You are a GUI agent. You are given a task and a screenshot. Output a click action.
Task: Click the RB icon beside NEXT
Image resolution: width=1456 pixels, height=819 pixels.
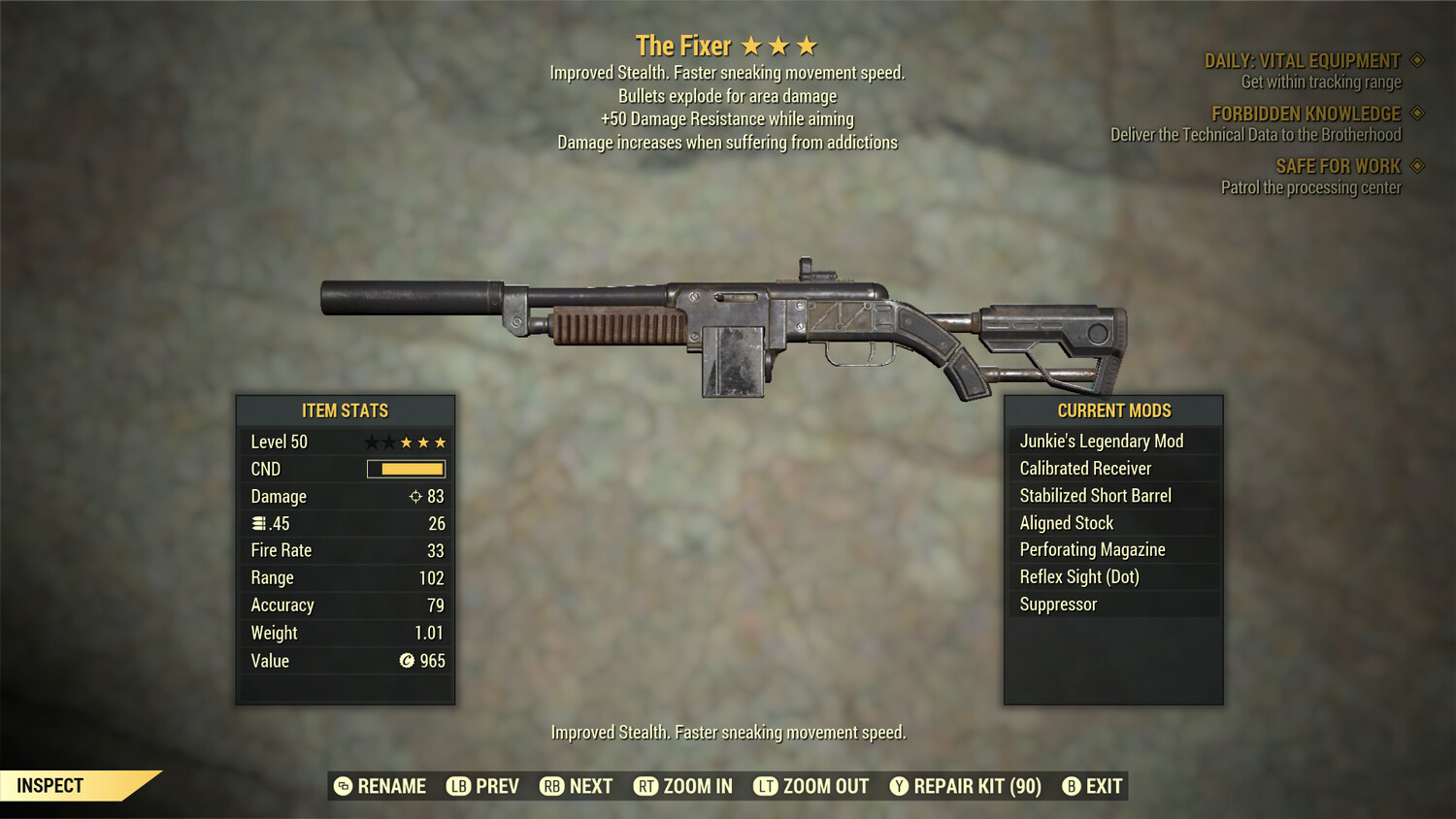[550, 786]
